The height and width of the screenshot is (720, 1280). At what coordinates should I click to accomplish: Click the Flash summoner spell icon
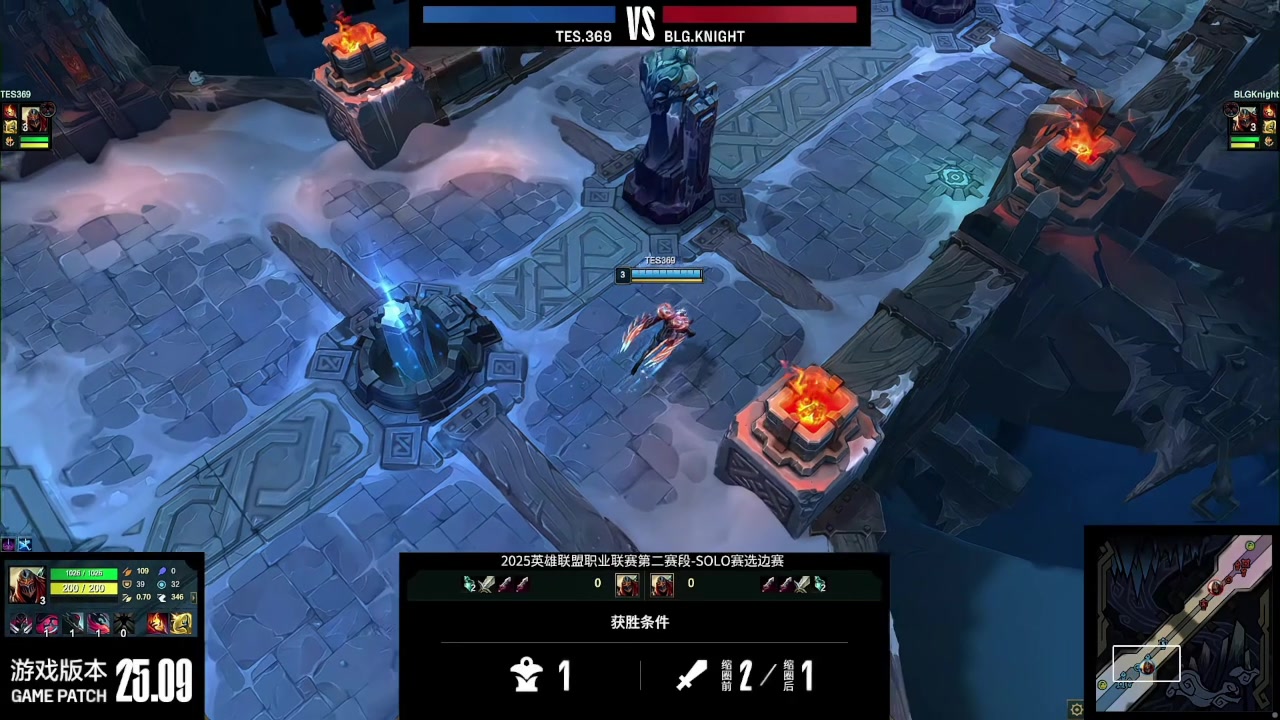click(x=181, y=625)
